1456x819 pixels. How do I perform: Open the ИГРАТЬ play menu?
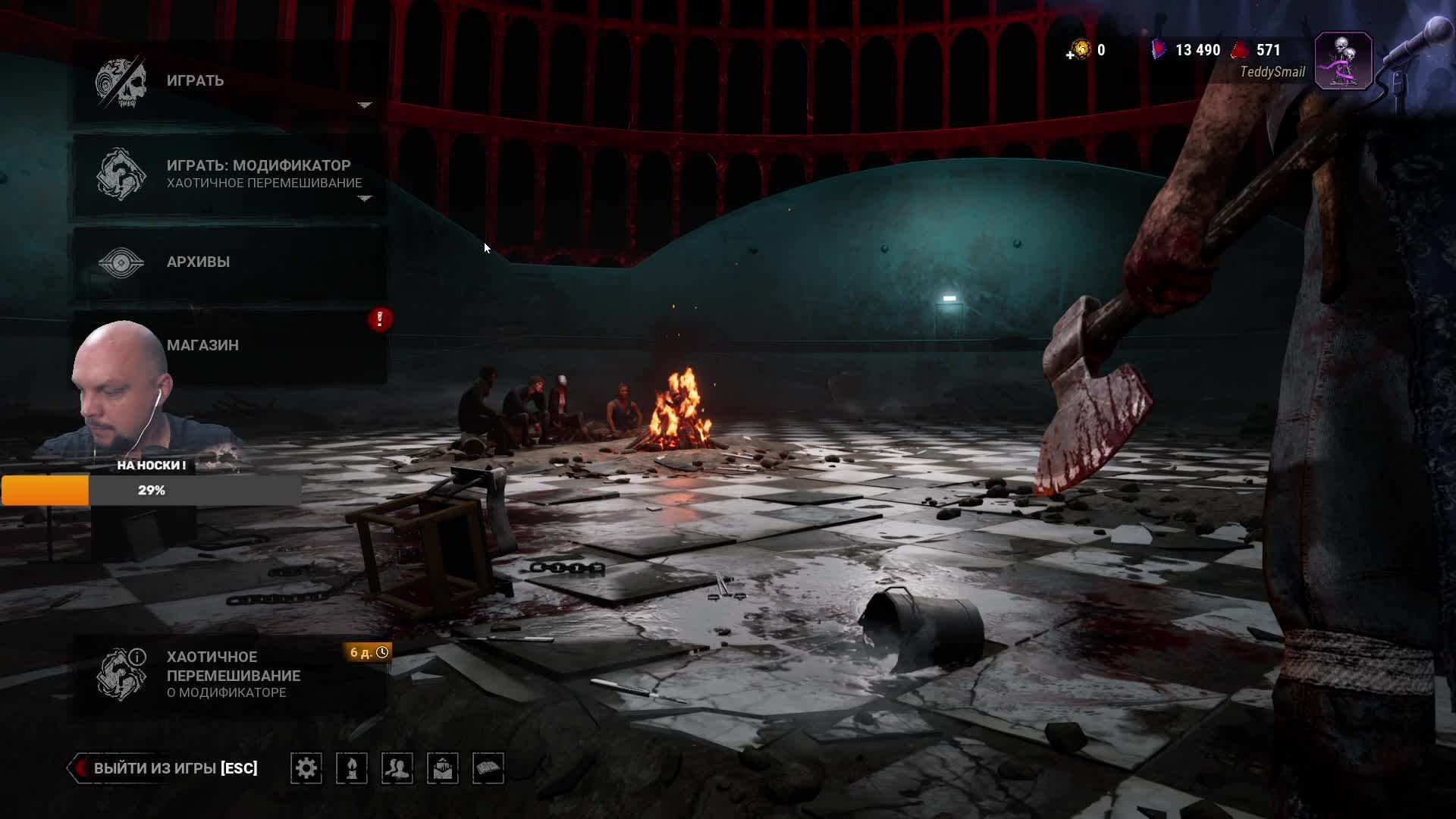click(x=196, y=80)
